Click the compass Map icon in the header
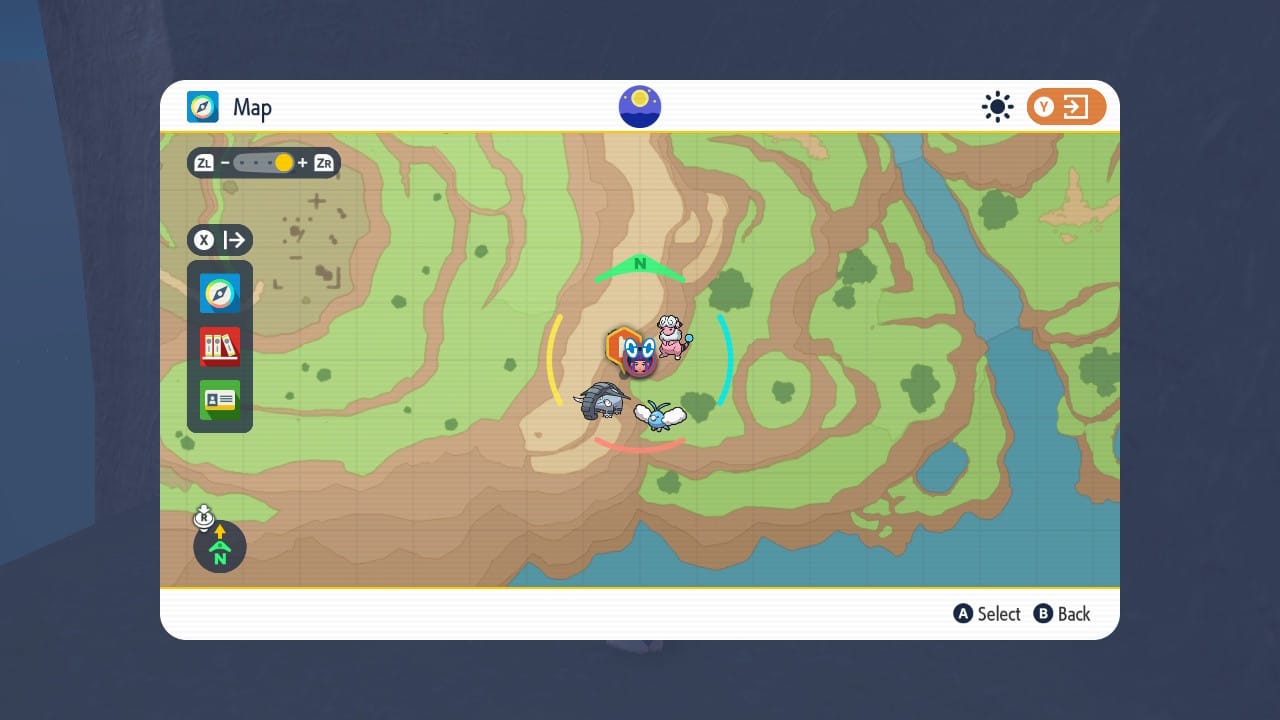 203,107
